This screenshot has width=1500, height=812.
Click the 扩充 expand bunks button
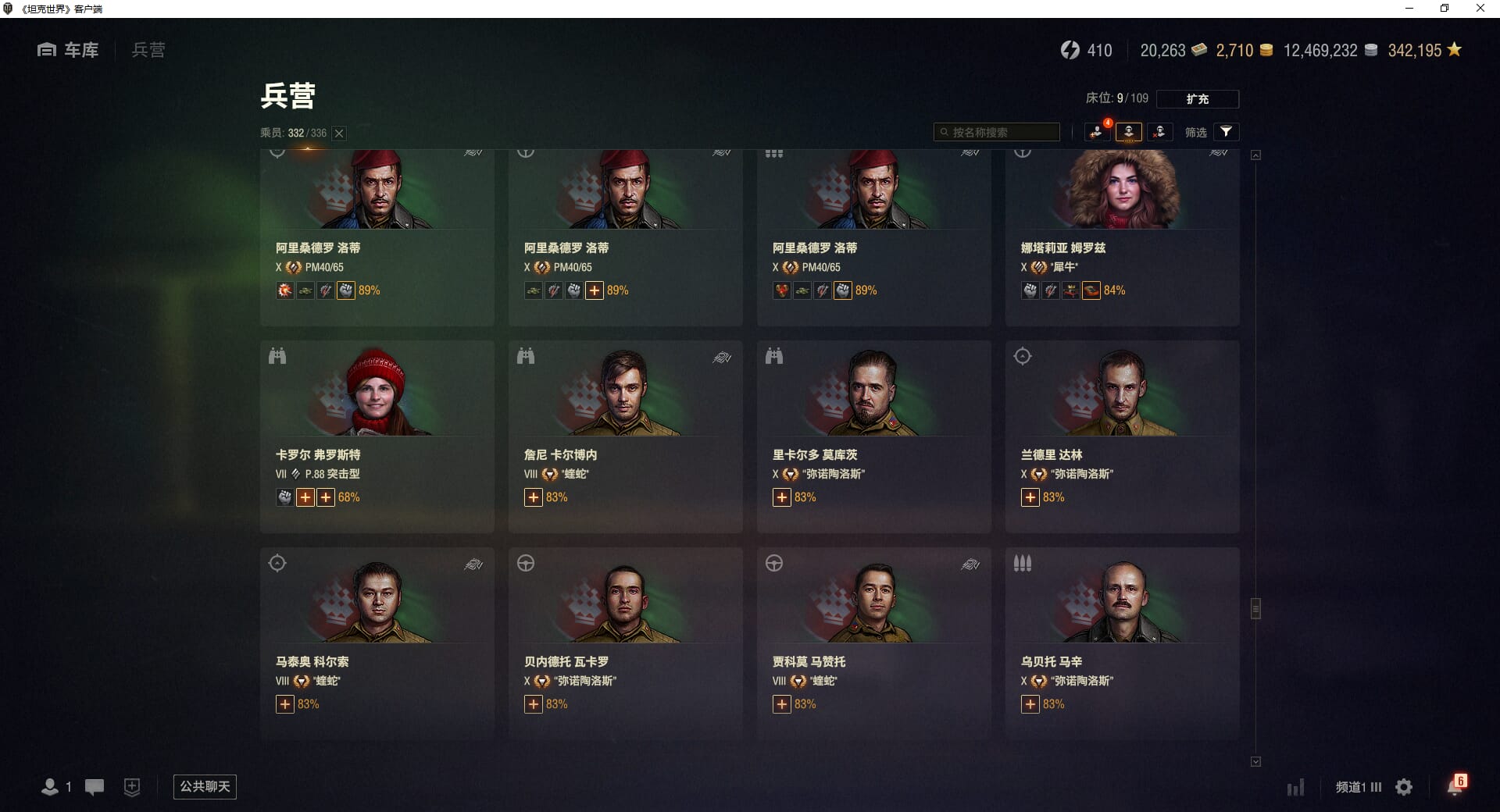1197,99
